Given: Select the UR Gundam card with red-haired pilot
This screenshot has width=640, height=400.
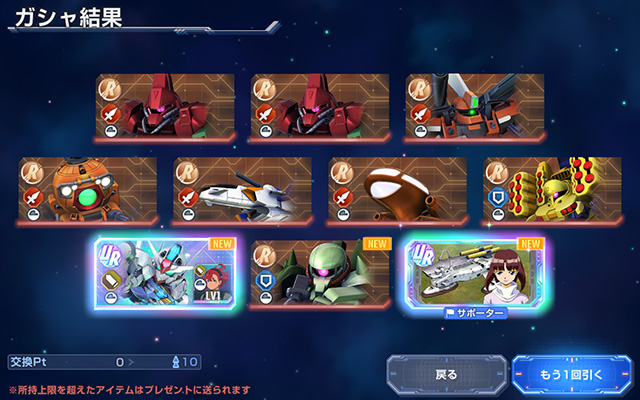Looking at the screenshot, I should click(x=165, y=272).
